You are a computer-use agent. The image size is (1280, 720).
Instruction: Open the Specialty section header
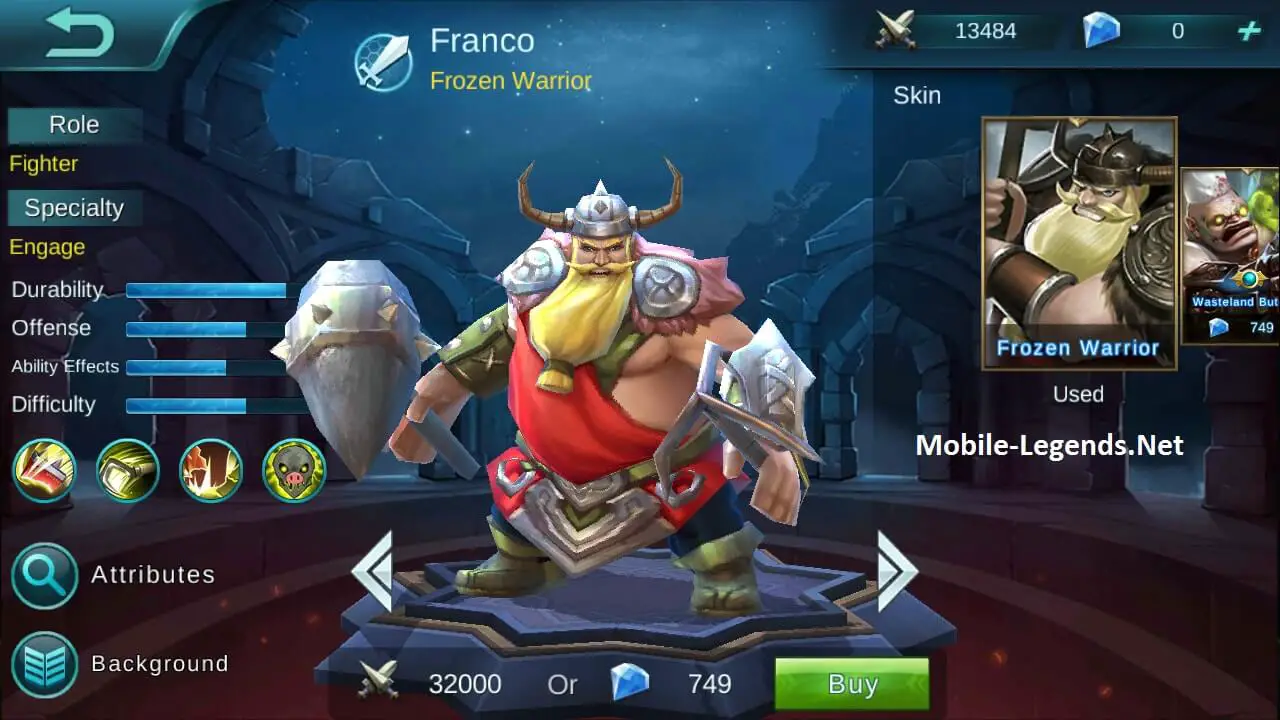coord(73,207)
